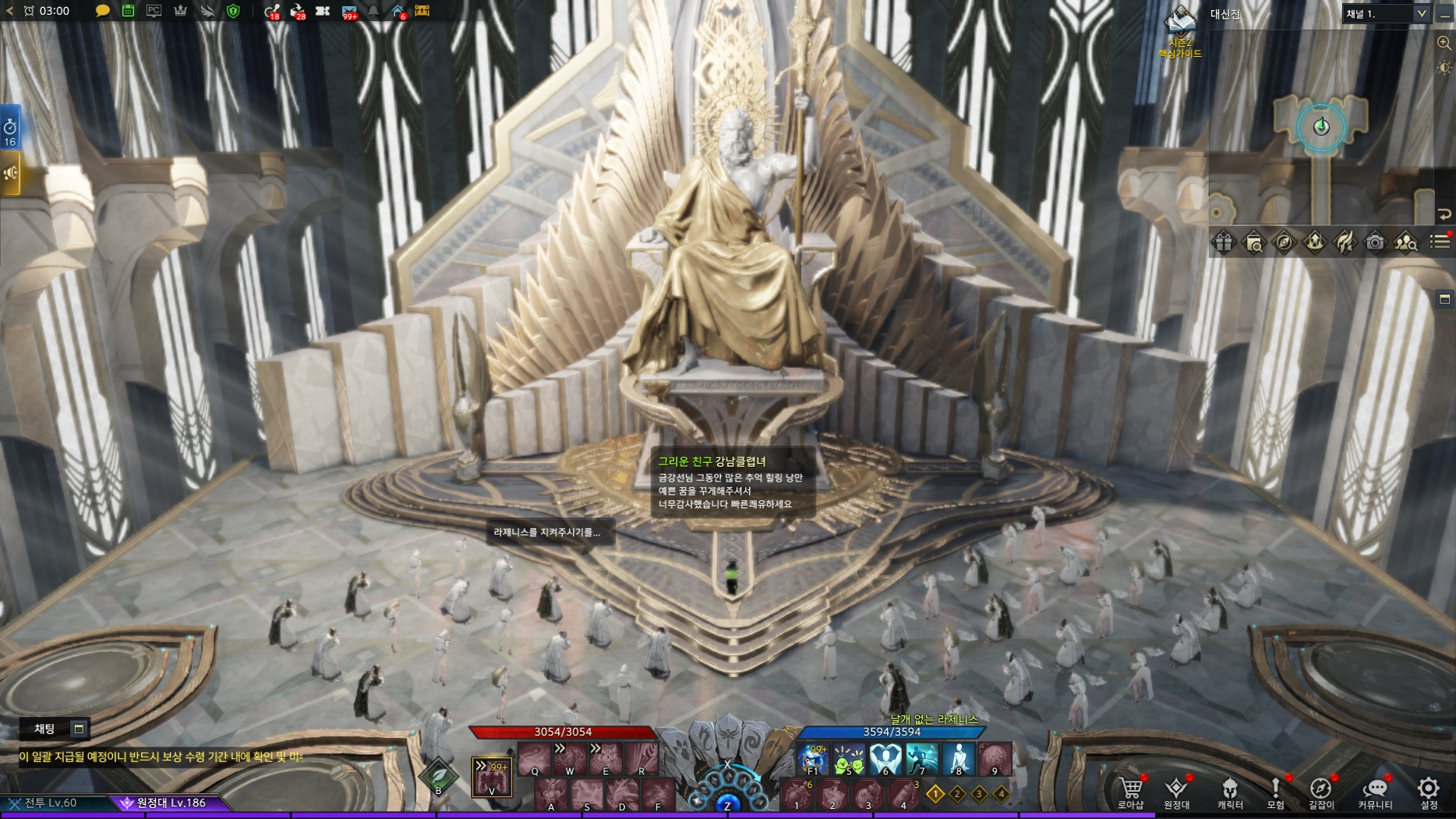Open the 설정 settings gear
The image size is (1456, 819).
(x=1429, y=791)
